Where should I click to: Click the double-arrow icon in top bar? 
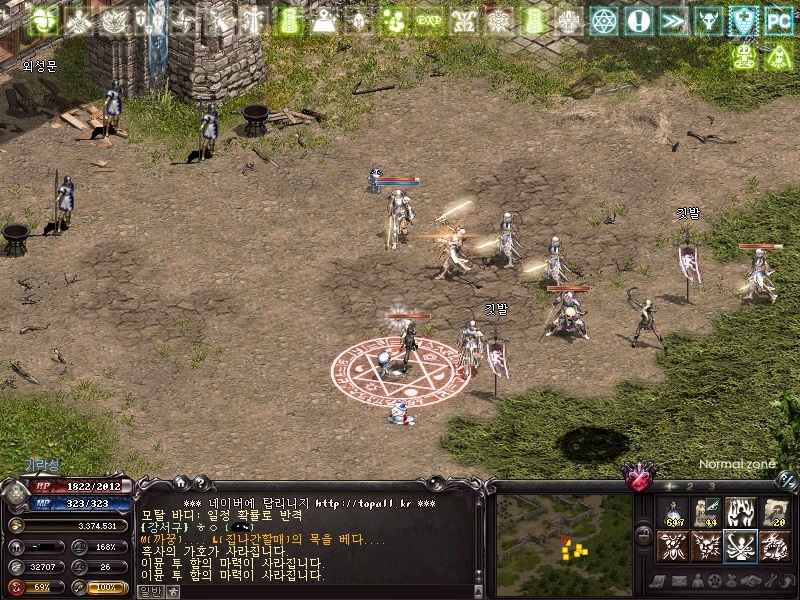(673, 20)
